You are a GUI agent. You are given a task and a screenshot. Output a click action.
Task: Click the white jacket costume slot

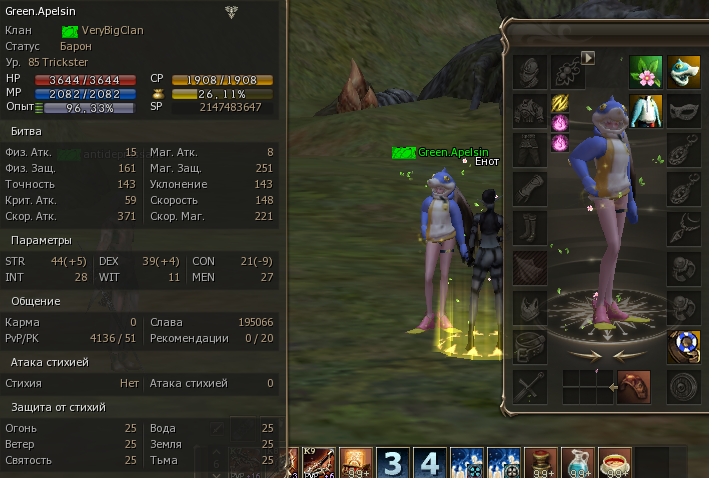[x=646, y=110]
